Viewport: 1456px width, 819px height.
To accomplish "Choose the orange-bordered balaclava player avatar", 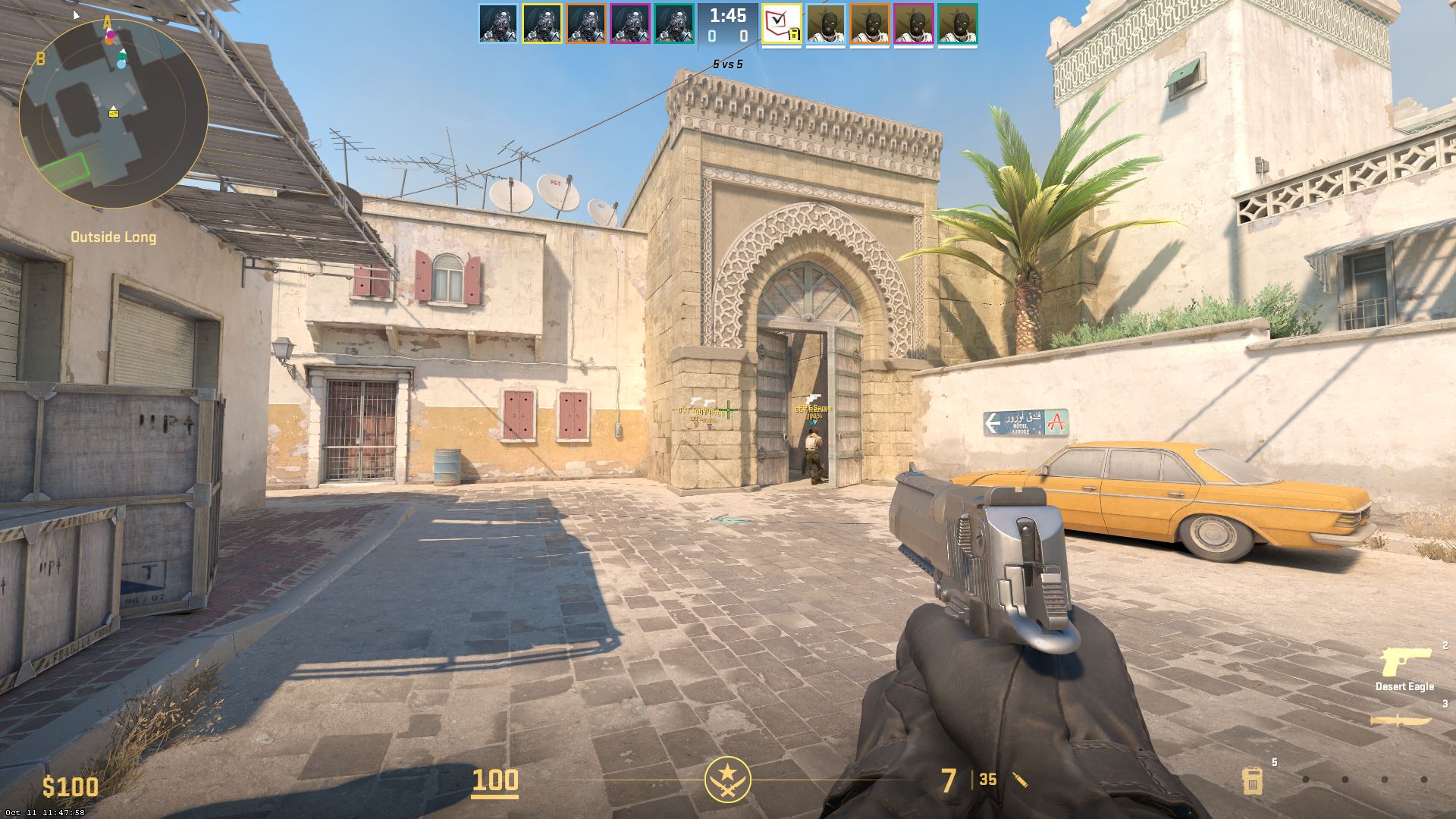I will point(870,24).
